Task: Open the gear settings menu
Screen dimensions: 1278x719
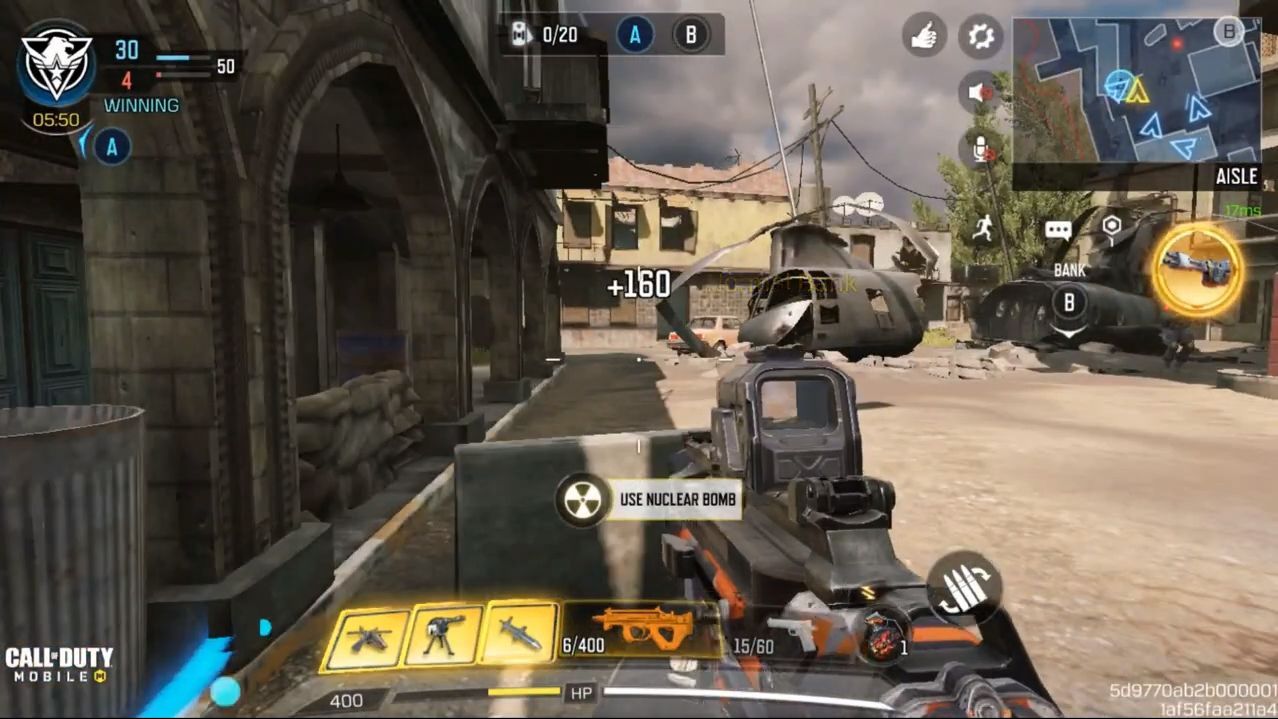Action: 980,38
